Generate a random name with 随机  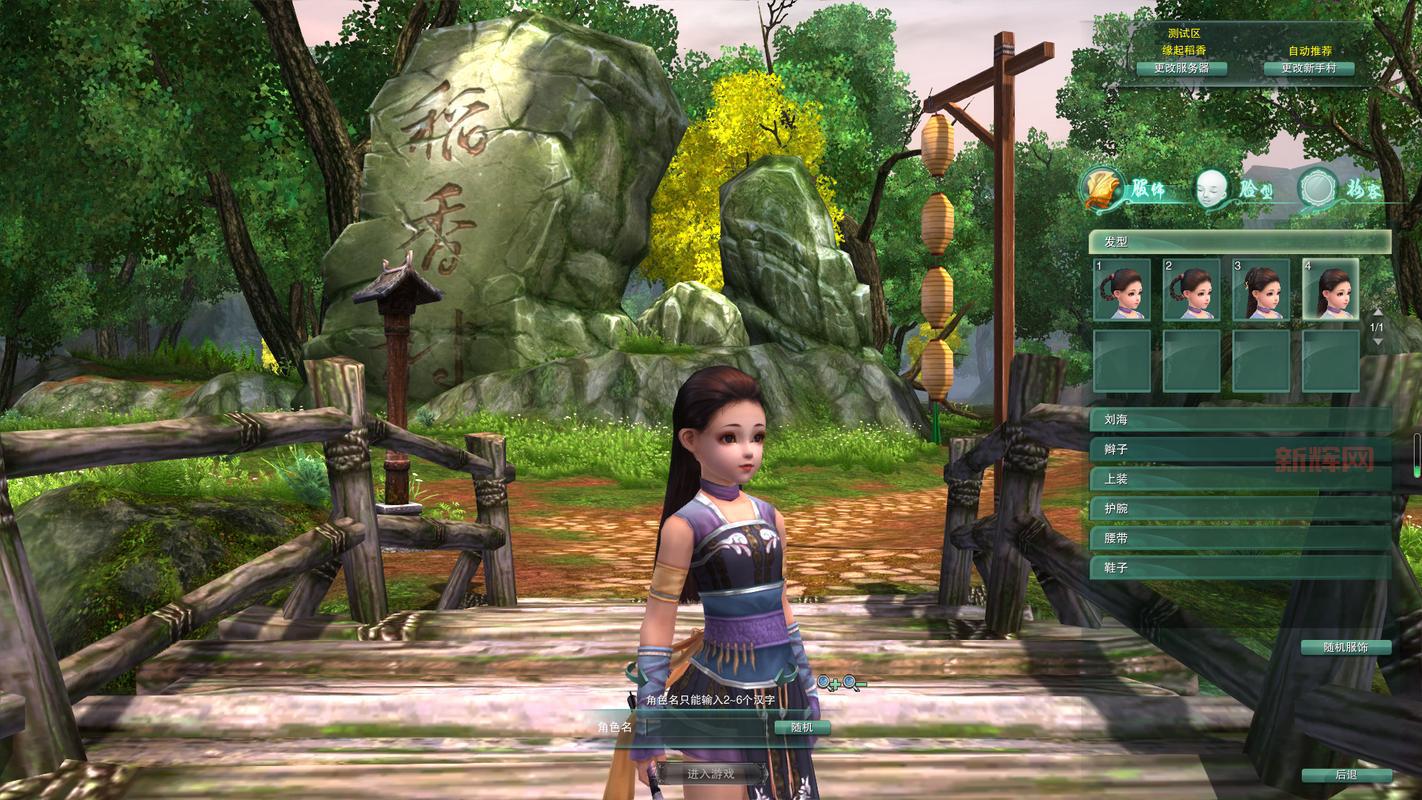click(x=802, y=728)
